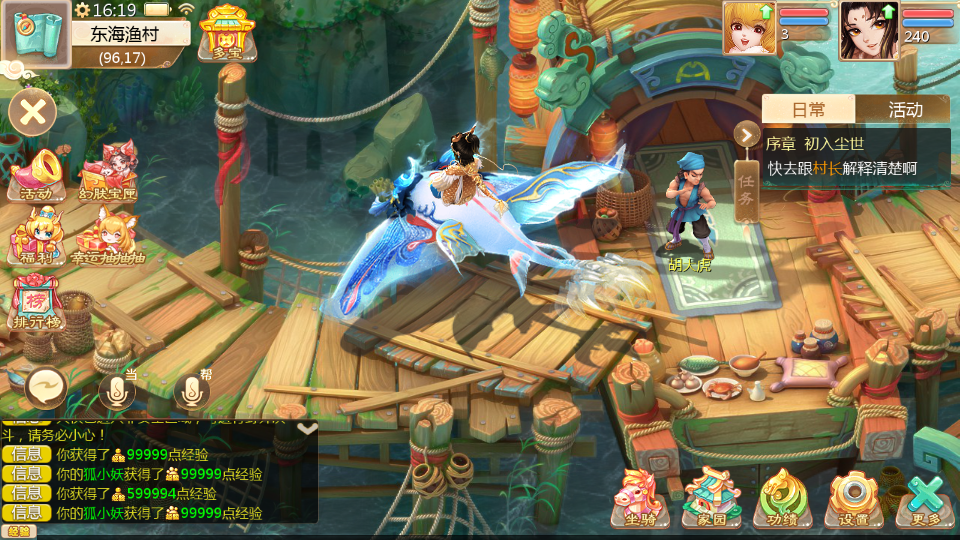
Task: Collapse the menu with the 更多 button
Action: coord(922,497)
